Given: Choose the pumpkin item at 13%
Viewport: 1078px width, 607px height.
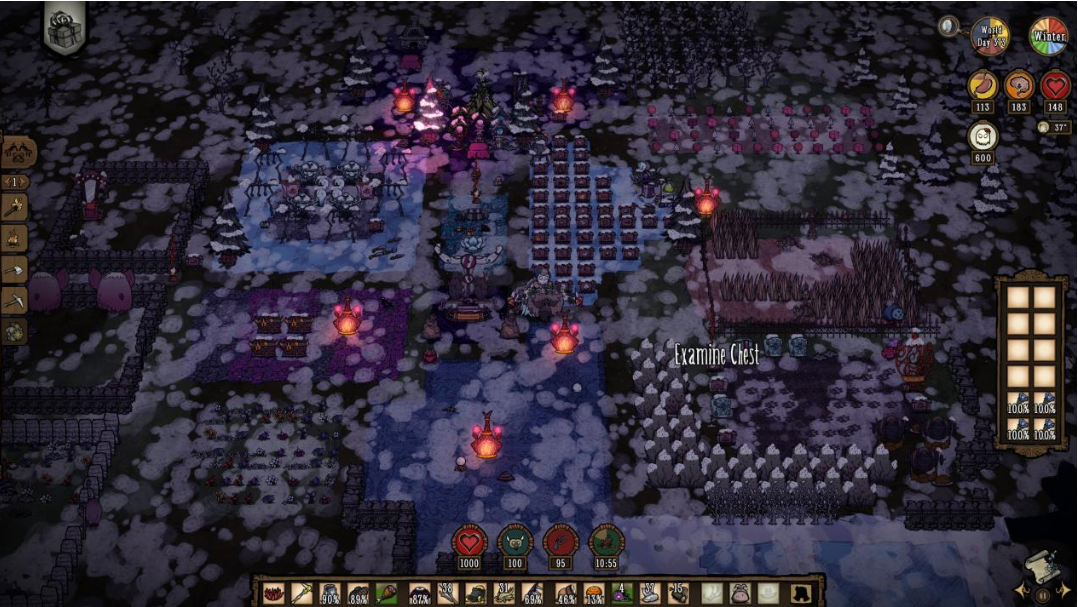Looking at the screenshot, I should pyautogui.click(x=595, y=593).
